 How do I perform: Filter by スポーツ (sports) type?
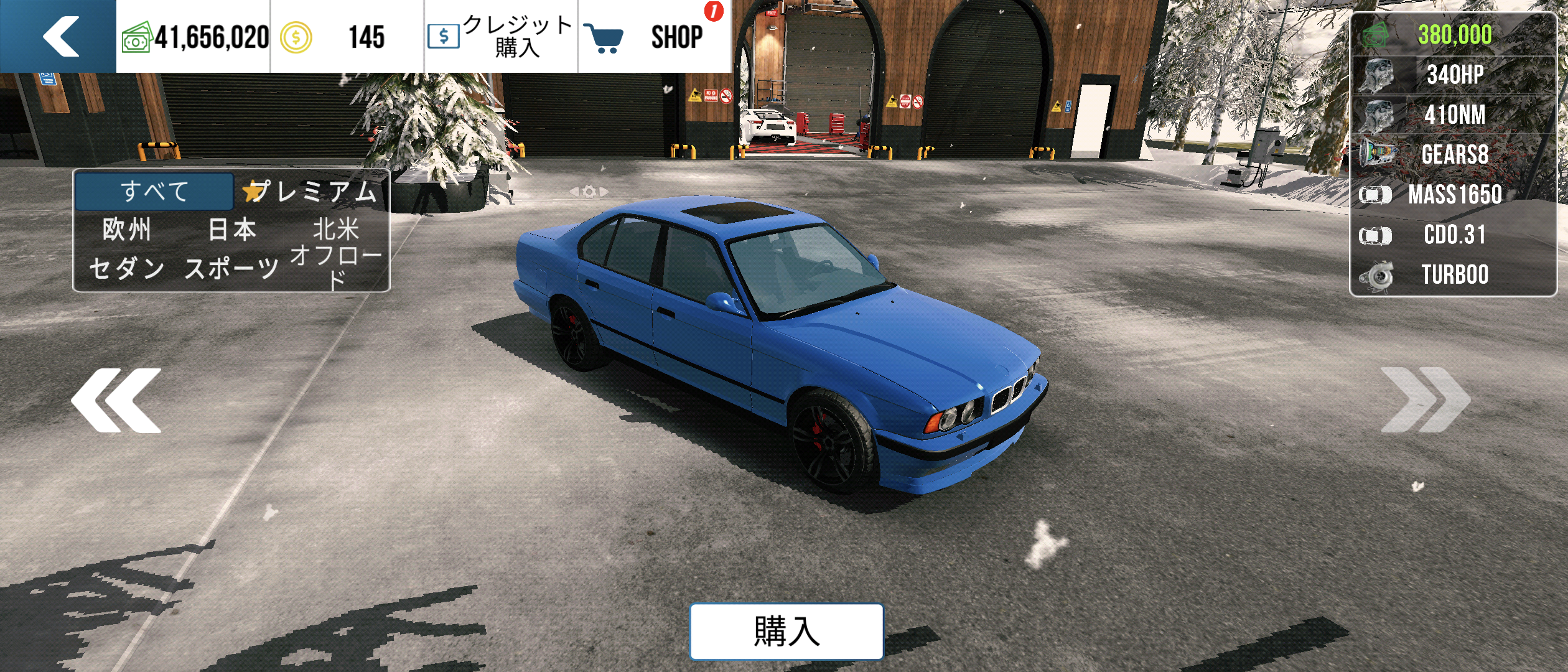(231, 268)
